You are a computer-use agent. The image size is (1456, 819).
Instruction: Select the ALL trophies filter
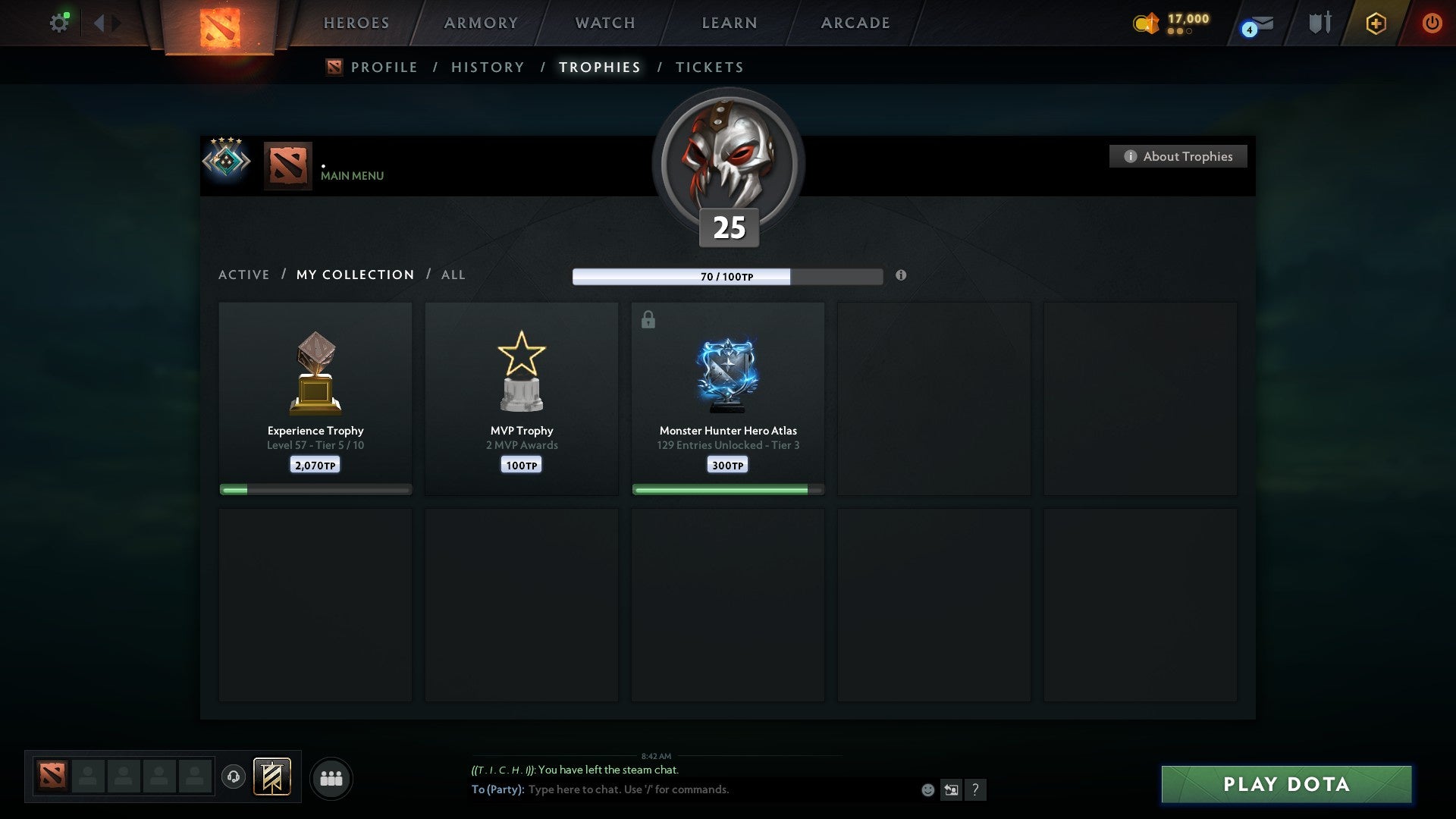(x=453, y=275)
